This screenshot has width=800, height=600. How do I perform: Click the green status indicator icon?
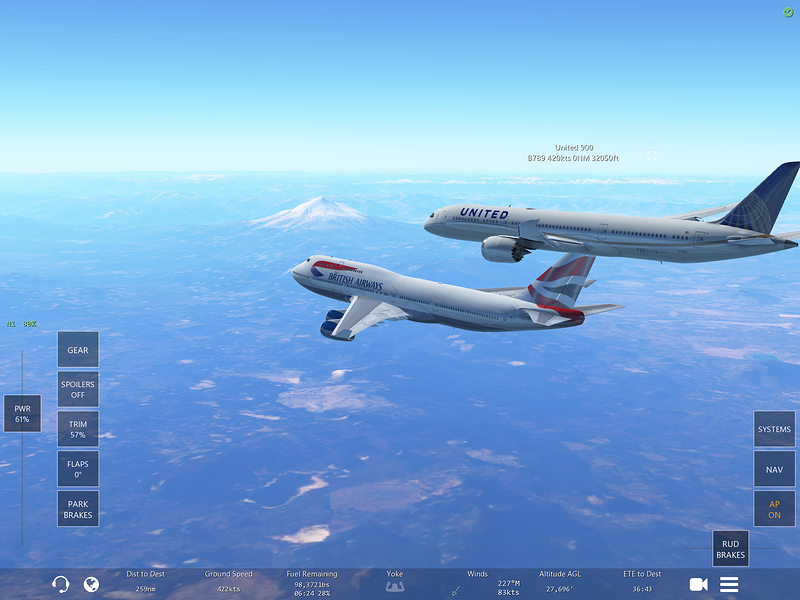pos(788,12)
